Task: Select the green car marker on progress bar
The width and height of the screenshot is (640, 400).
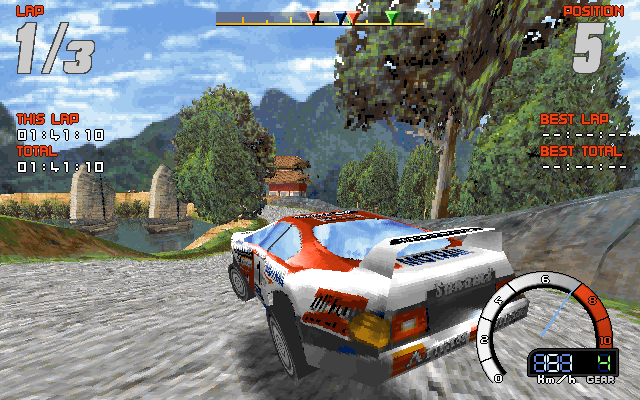Action: pyautogui.click(x=392, y=17)
